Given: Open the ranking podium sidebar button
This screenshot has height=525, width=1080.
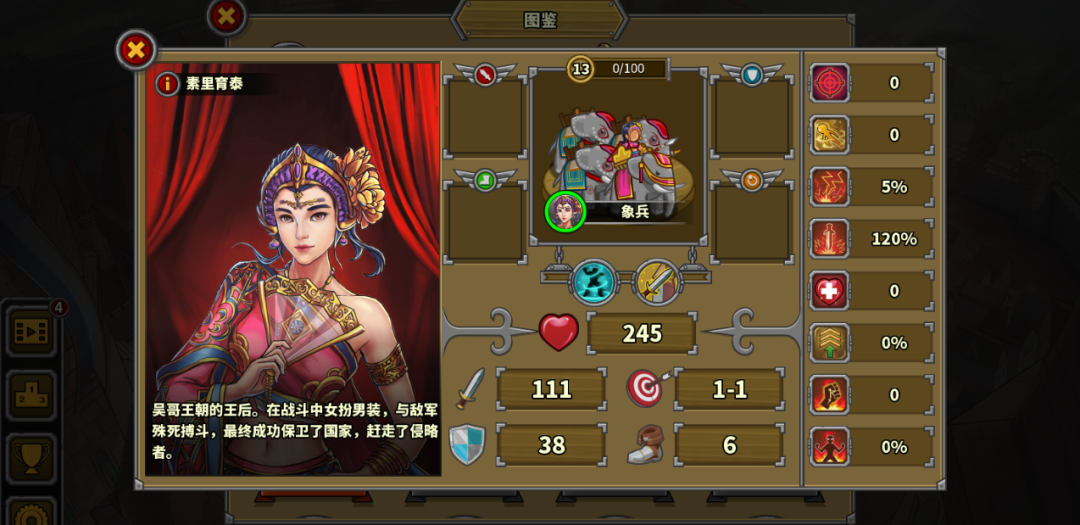Looking at the screenshot, I should [31, 395].
